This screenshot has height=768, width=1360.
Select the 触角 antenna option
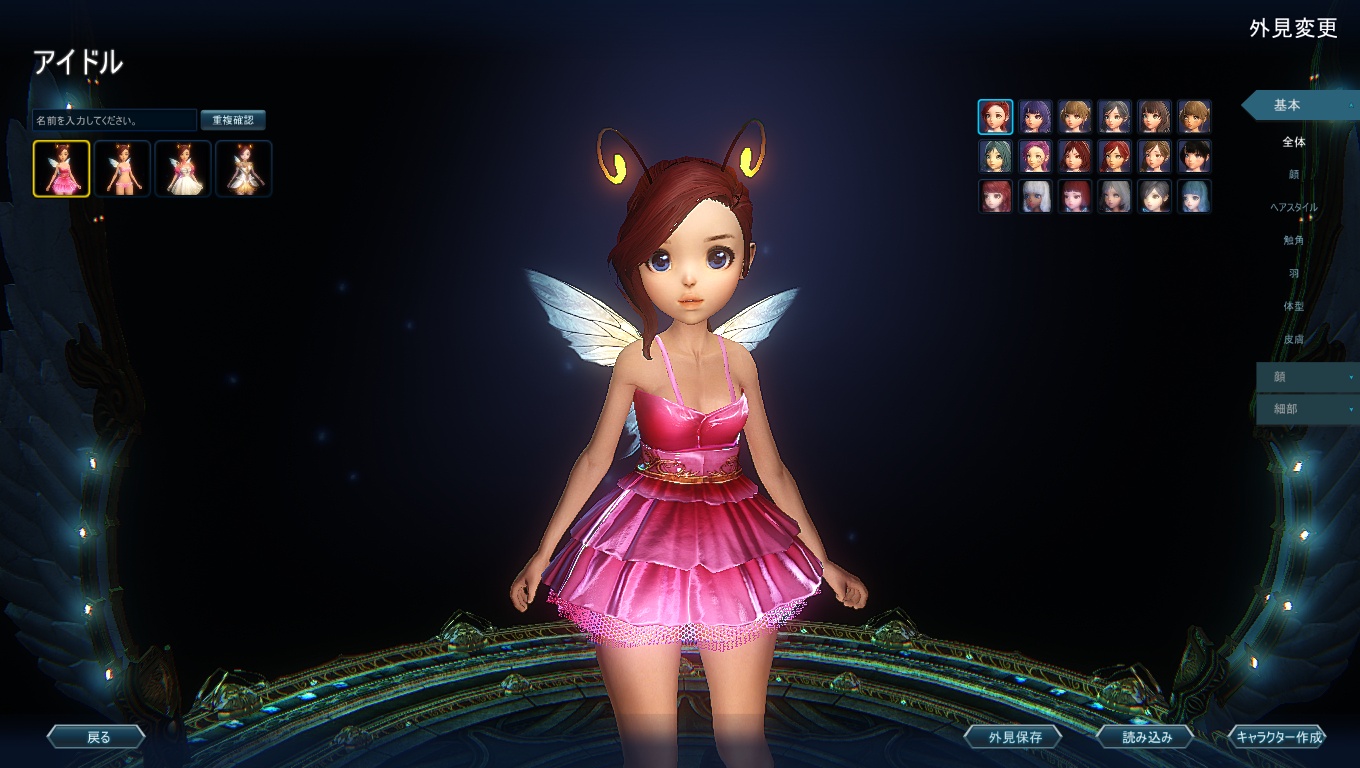click(1294, 240)
